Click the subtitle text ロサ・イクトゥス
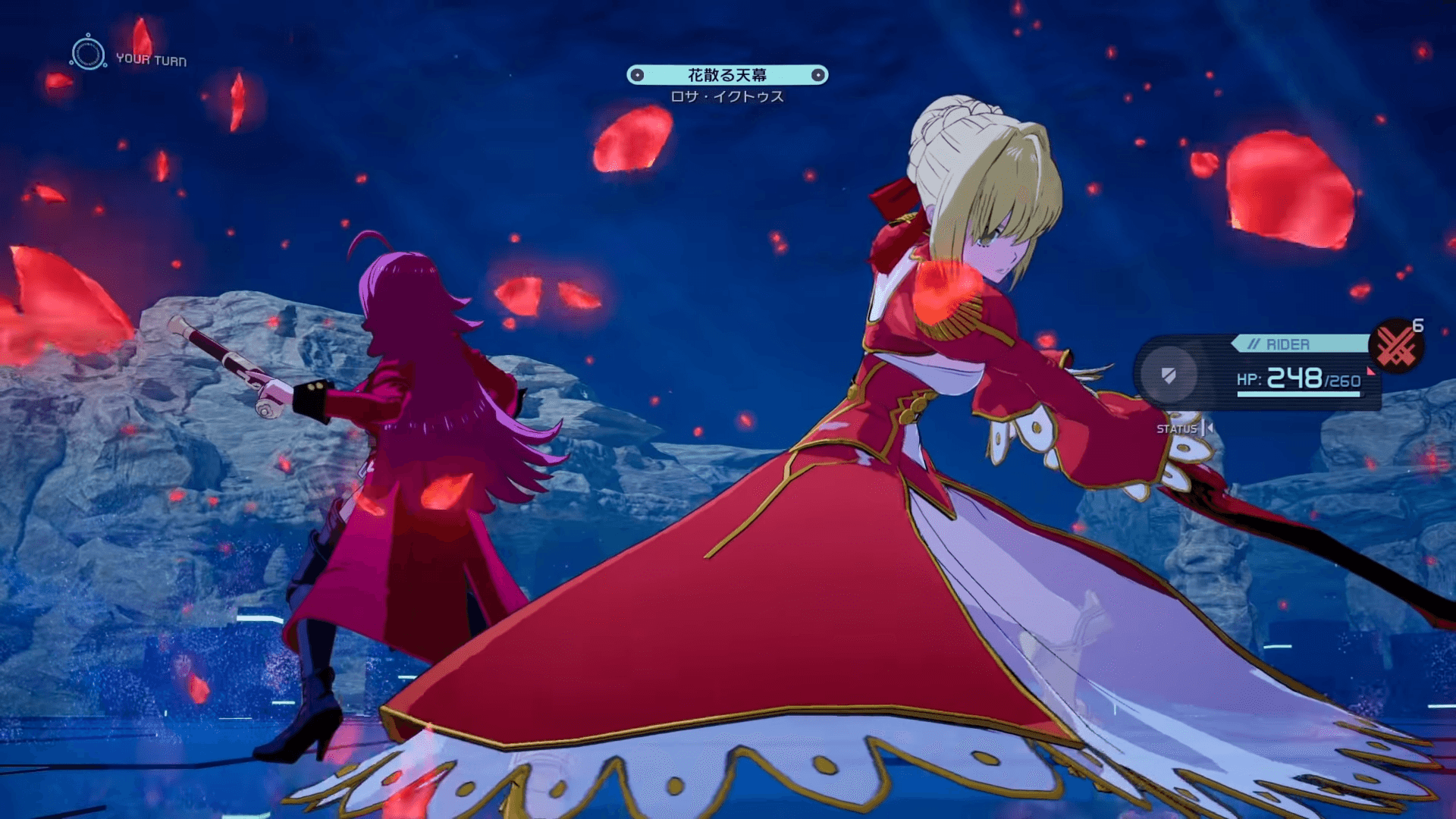 [728, 97]
